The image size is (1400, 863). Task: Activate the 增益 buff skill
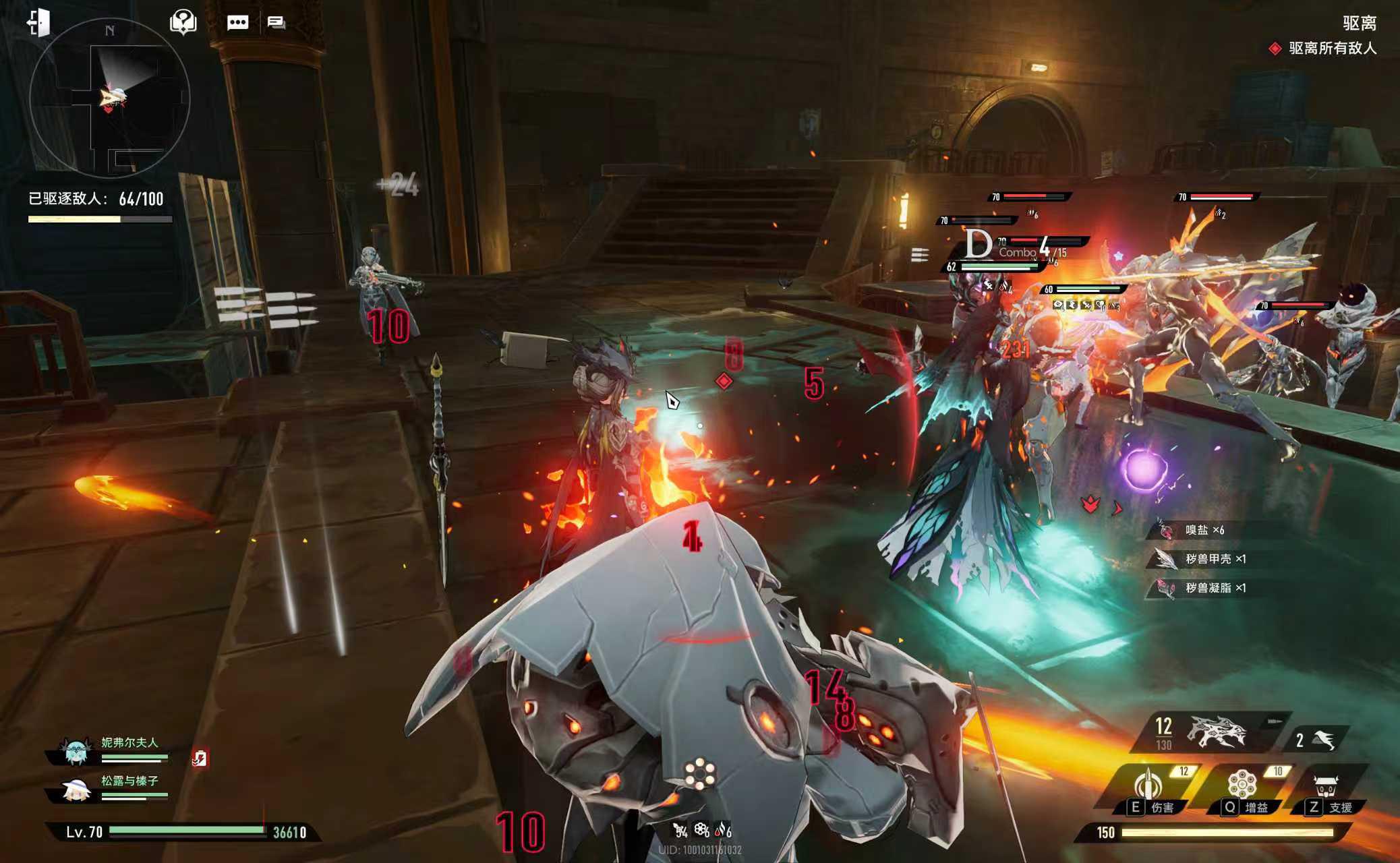(1242, 790)
